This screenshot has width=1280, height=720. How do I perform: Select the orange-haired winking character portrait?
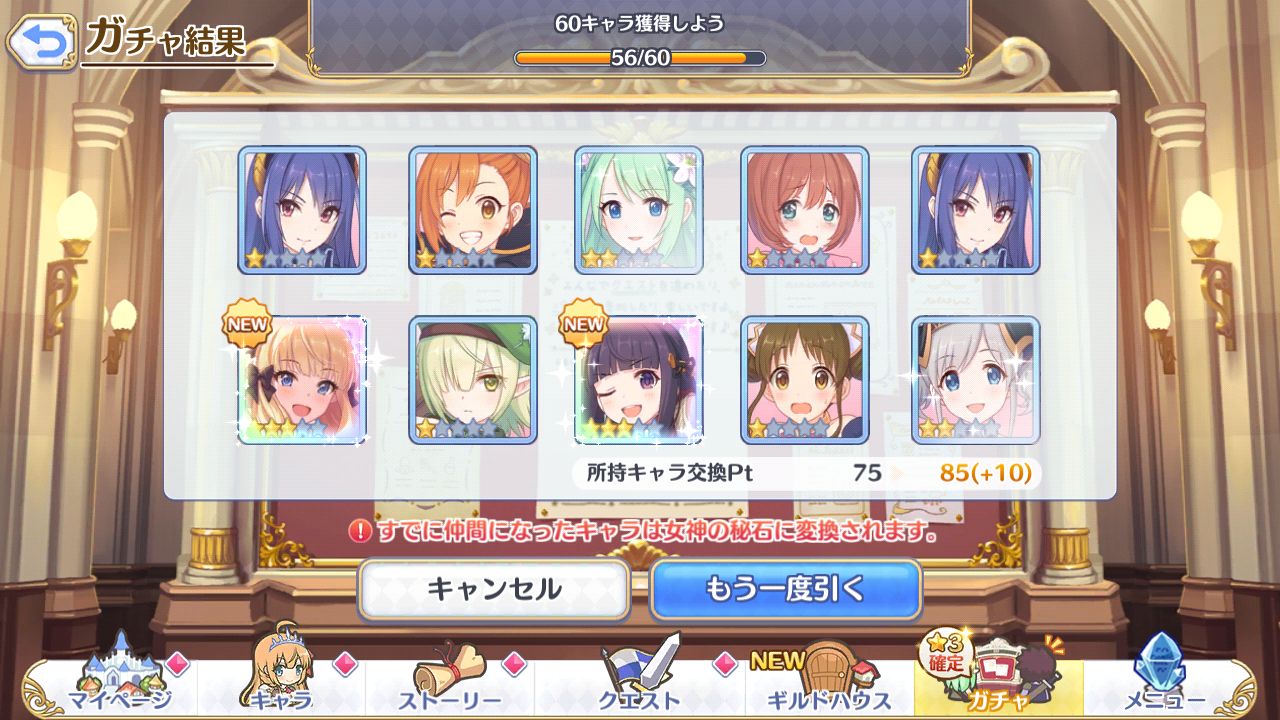tap(473, 210)
